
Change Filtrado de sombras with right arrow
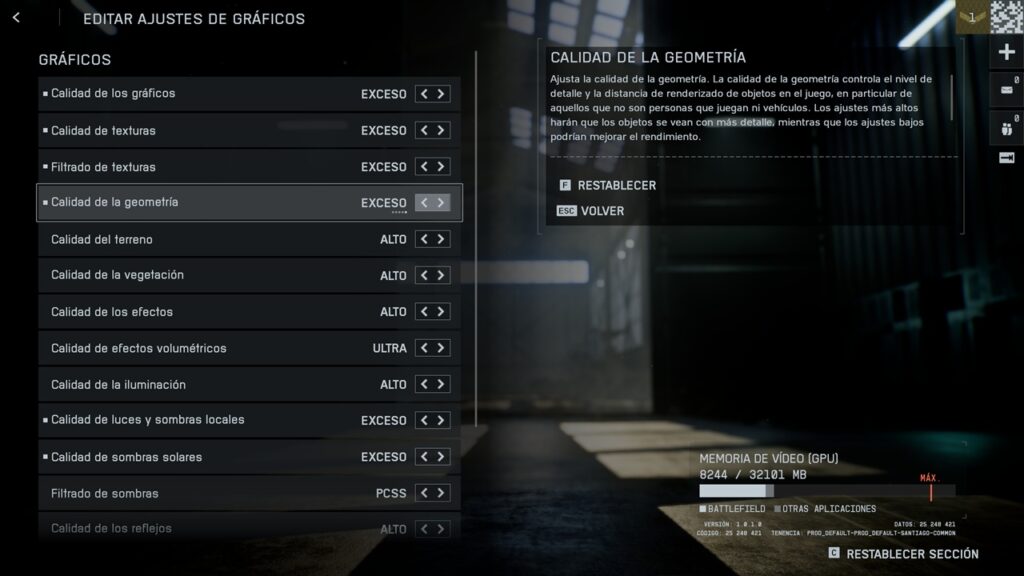[x=441, y=493]
